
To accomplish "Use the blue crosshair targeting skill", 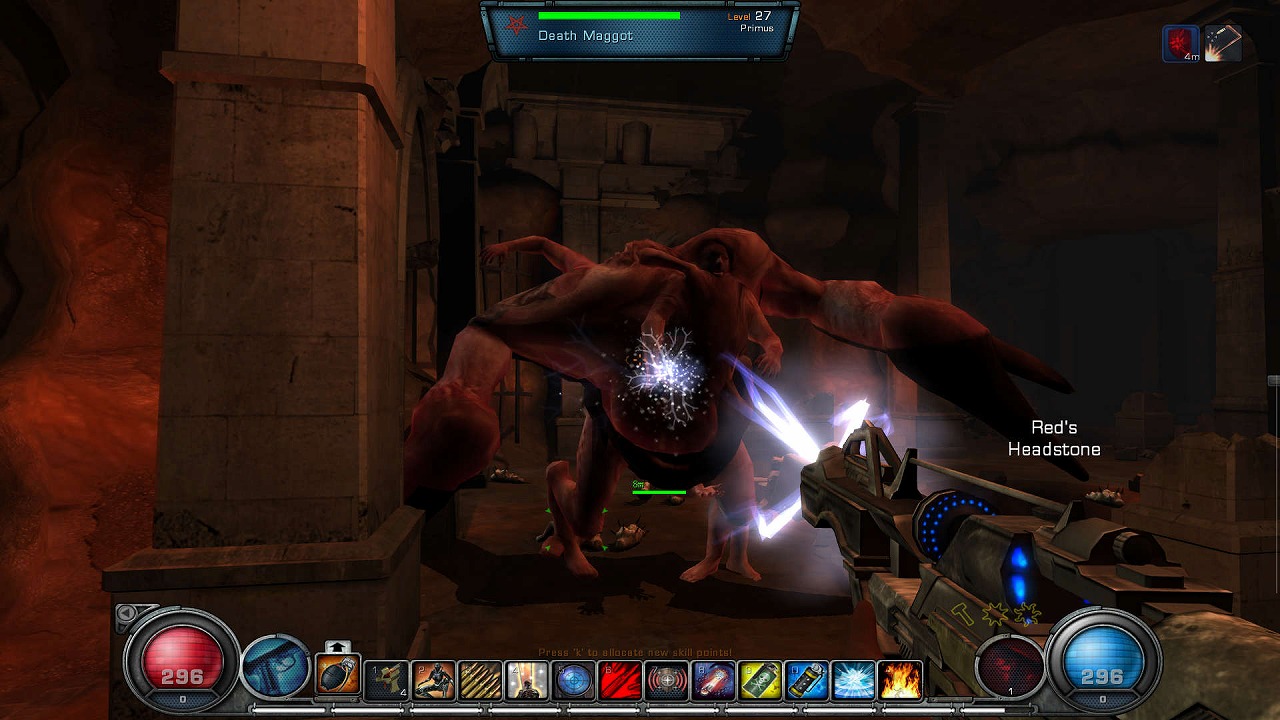I will pyautogui.click(x=573, y=680).
